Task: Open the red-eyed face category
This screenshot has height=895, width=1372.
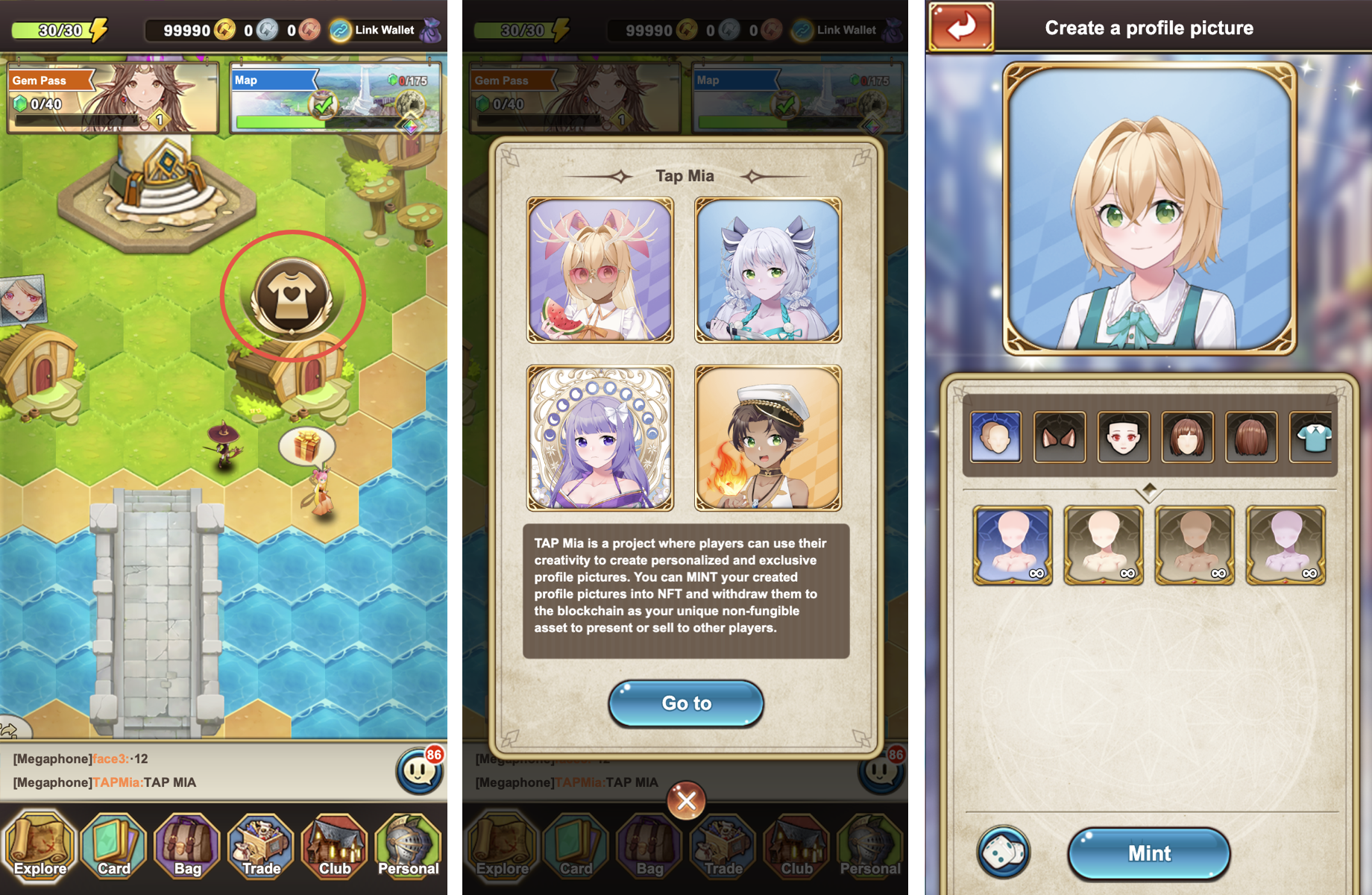Action: (1124, 436)
